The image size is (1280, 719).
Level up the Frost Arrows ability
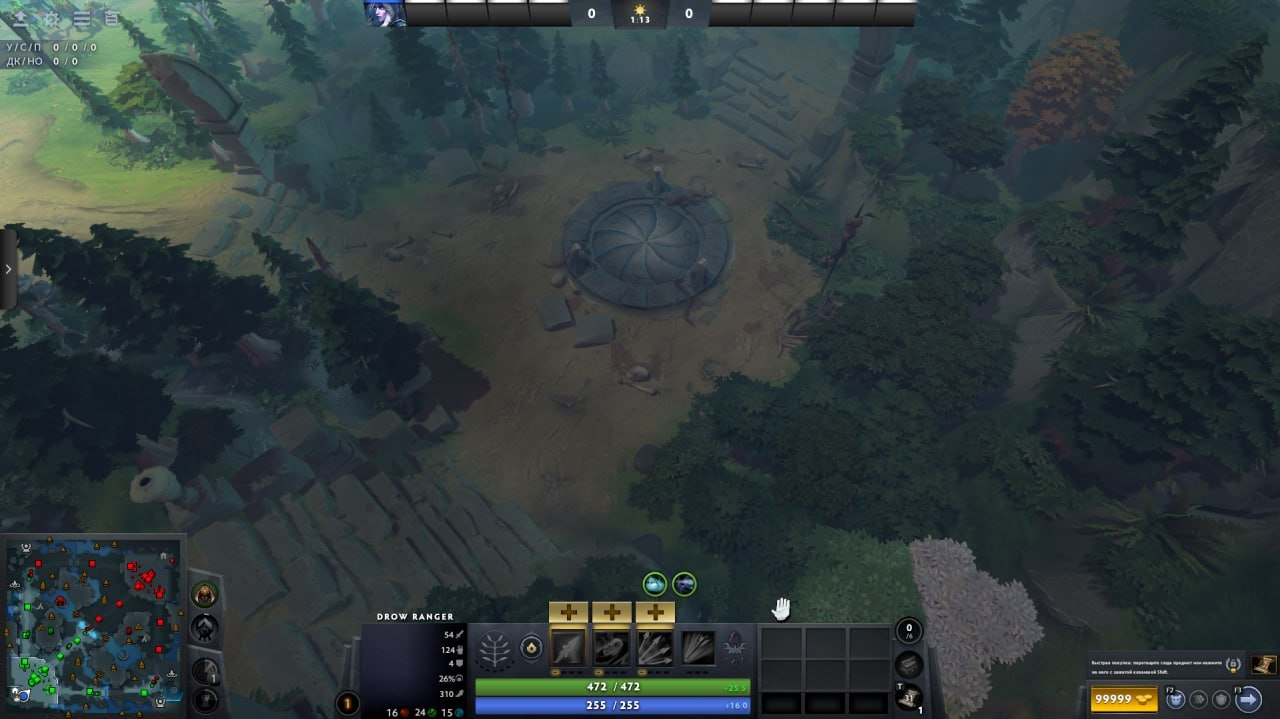point(568,612)
